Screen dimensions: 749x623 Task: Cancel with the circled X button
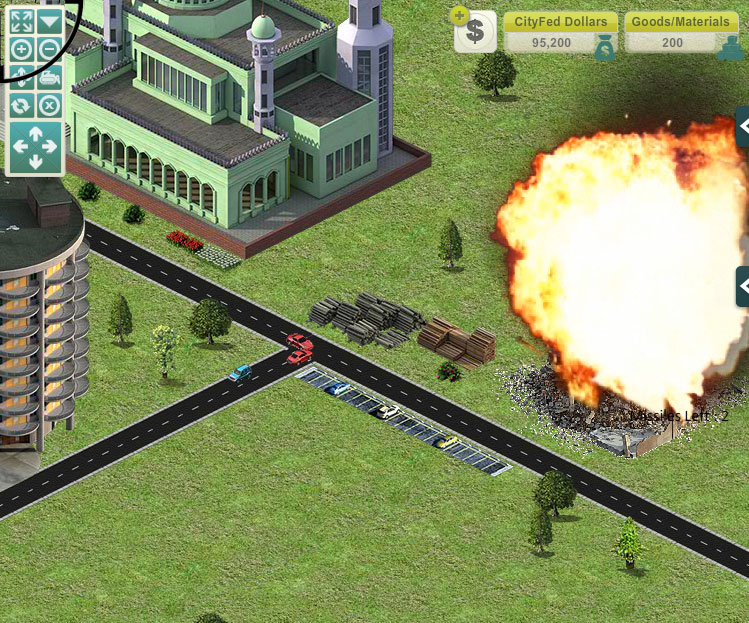tap(49, 105)
